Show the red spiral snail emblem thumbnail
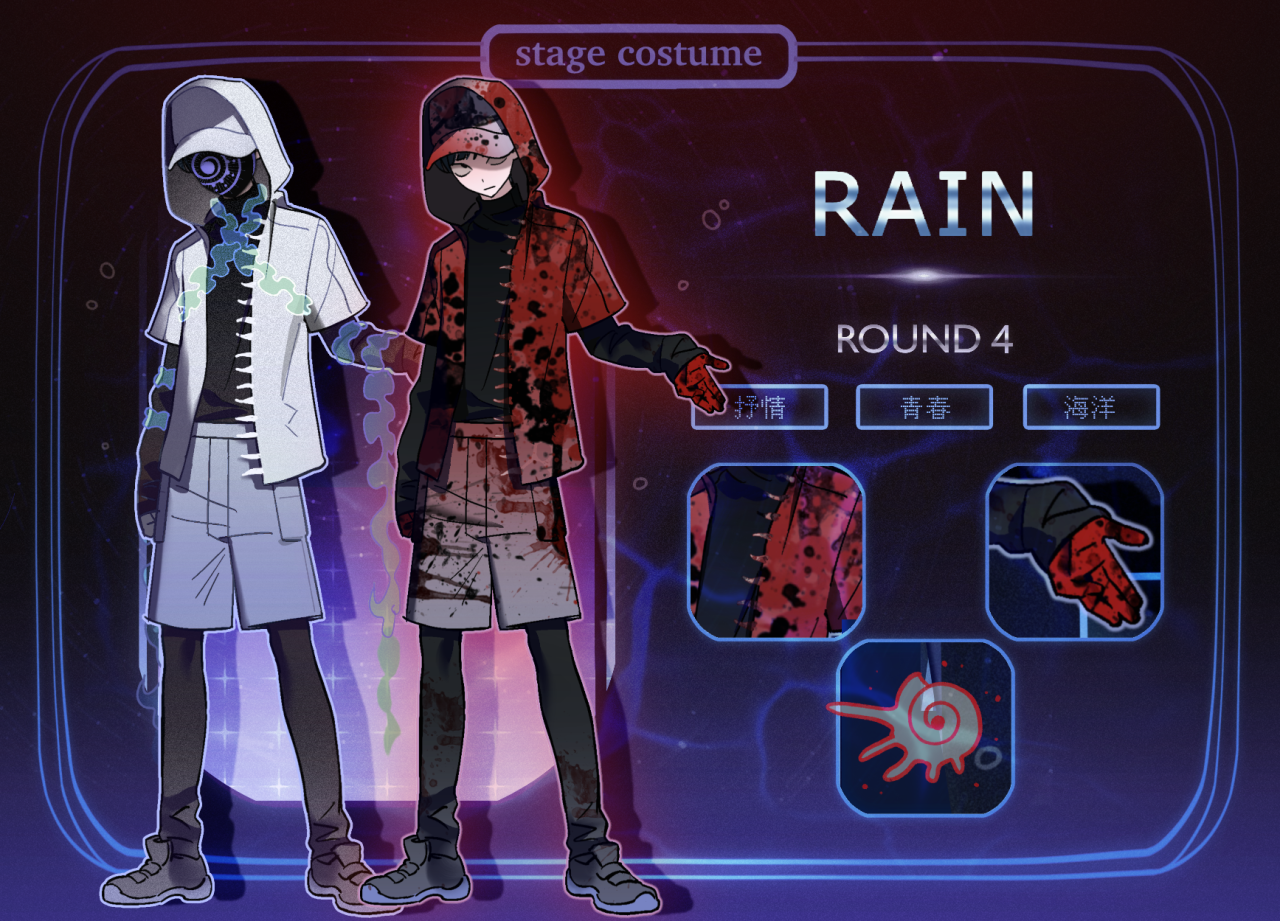 [925, 728]
